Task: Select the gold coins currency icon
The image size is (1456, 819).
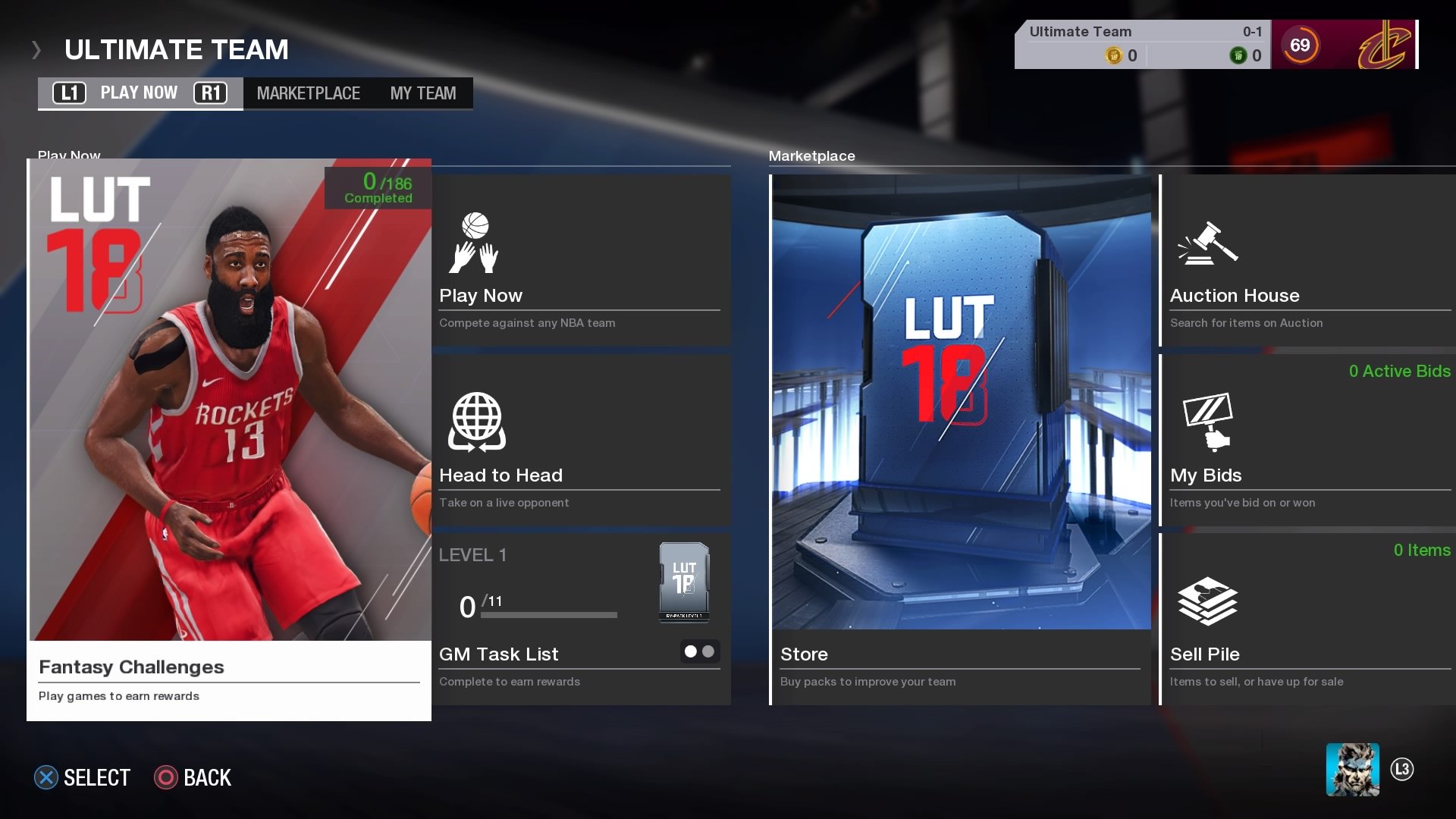Action: pyautogui.click(x=1112, y=54)
